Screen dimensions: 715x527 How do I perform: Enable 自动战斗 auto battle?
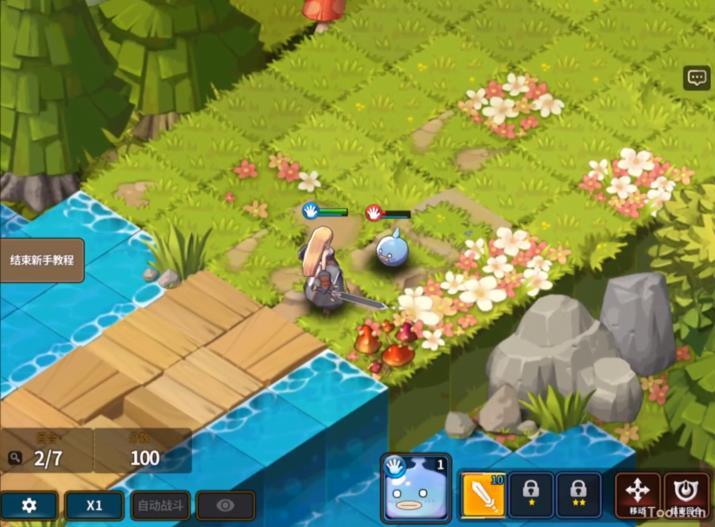(x=160, y=505)
